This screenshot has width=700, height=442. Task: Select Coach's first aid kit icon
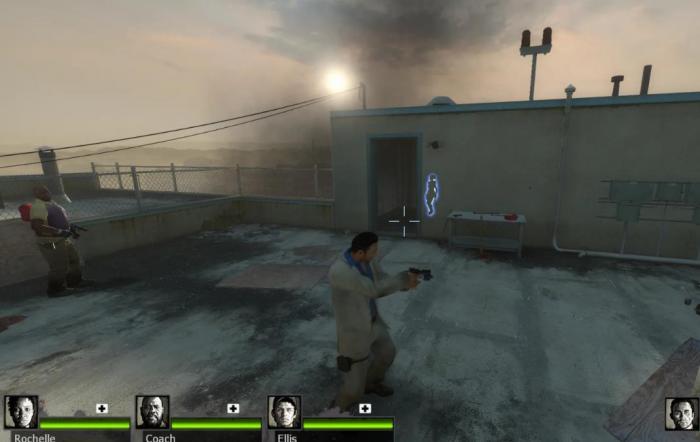pos(233,408)
